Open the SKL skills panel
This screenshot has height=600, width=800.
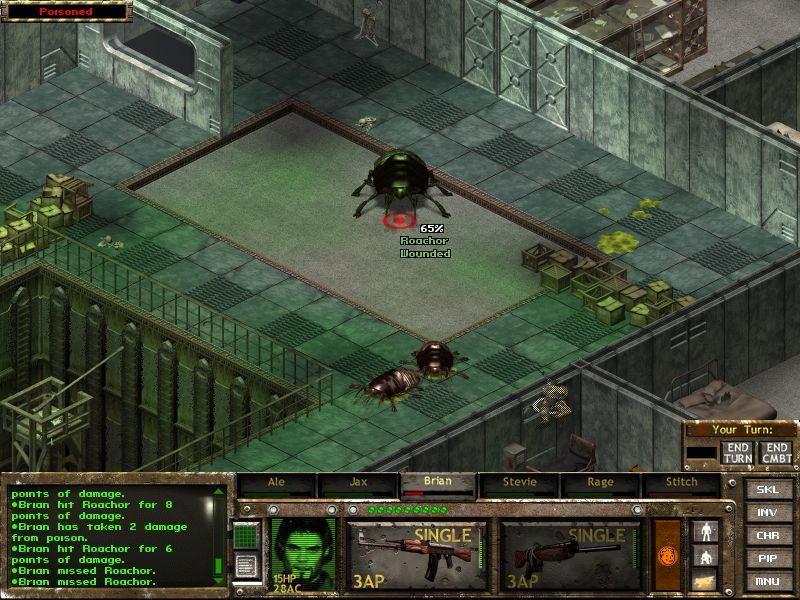coord(767,489)
